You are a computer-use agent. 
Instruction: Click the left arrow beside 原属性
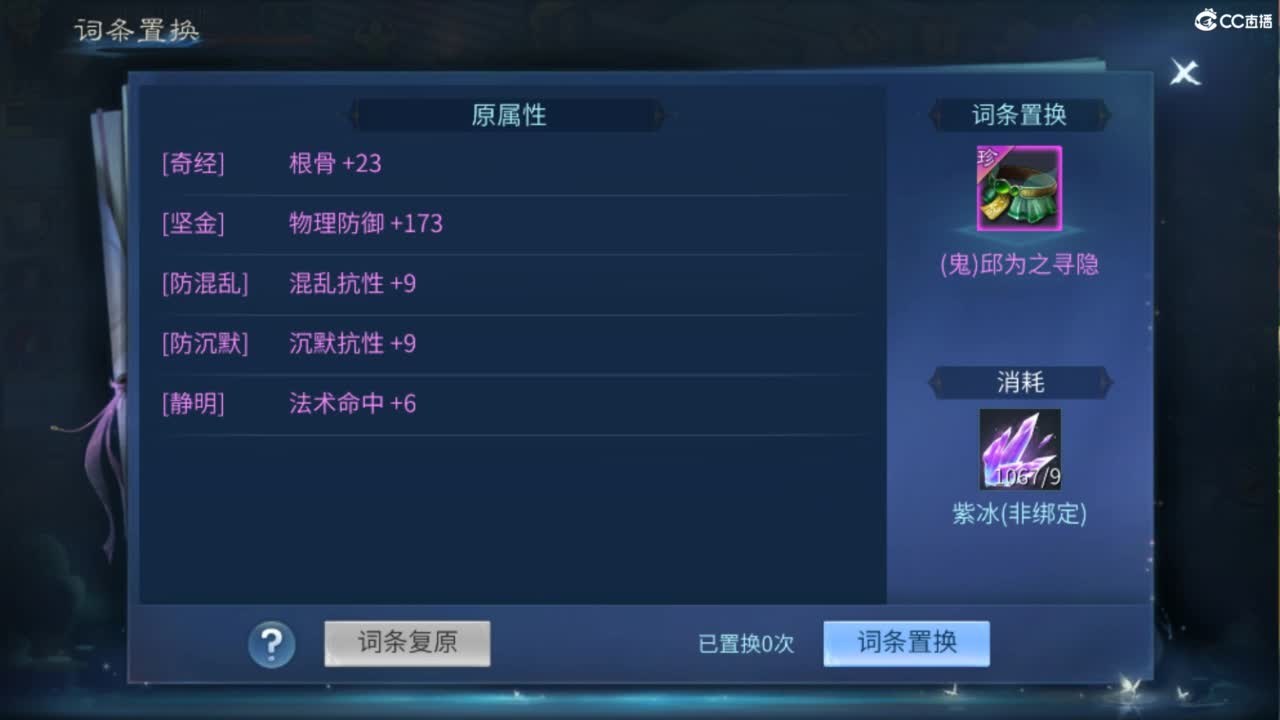(355, 115)
